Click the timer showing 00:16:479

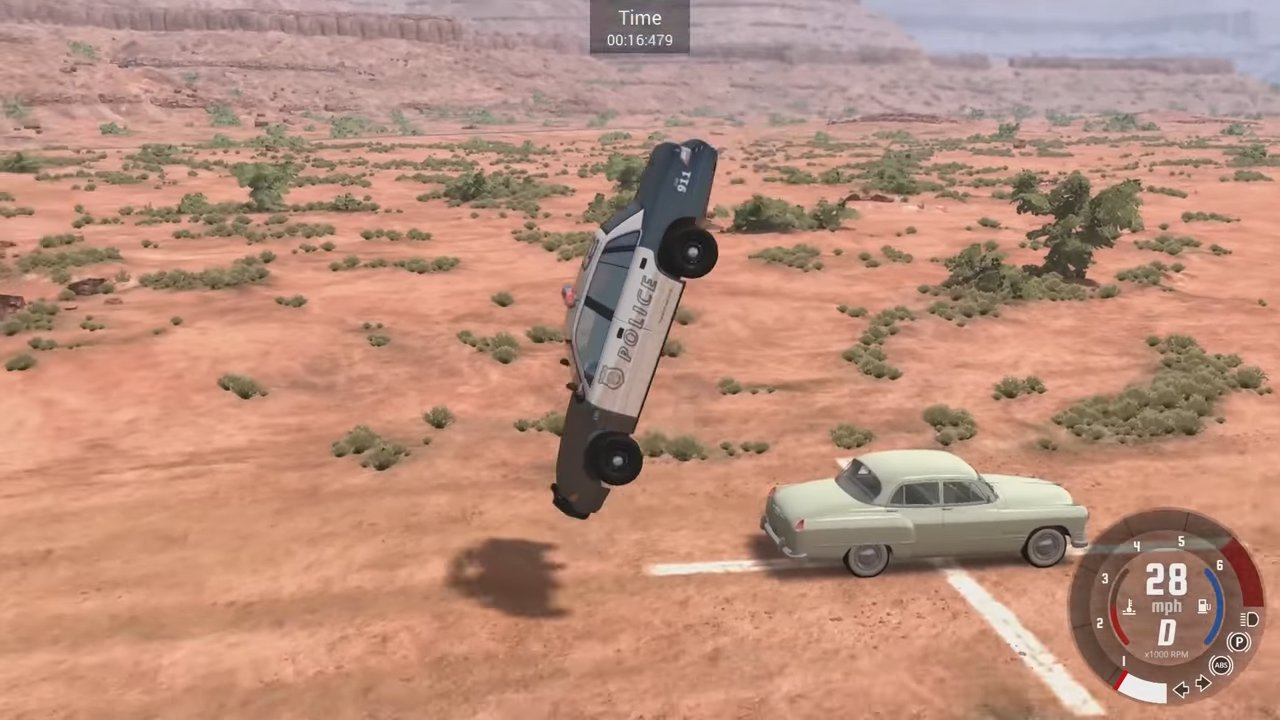click(639, 38)
